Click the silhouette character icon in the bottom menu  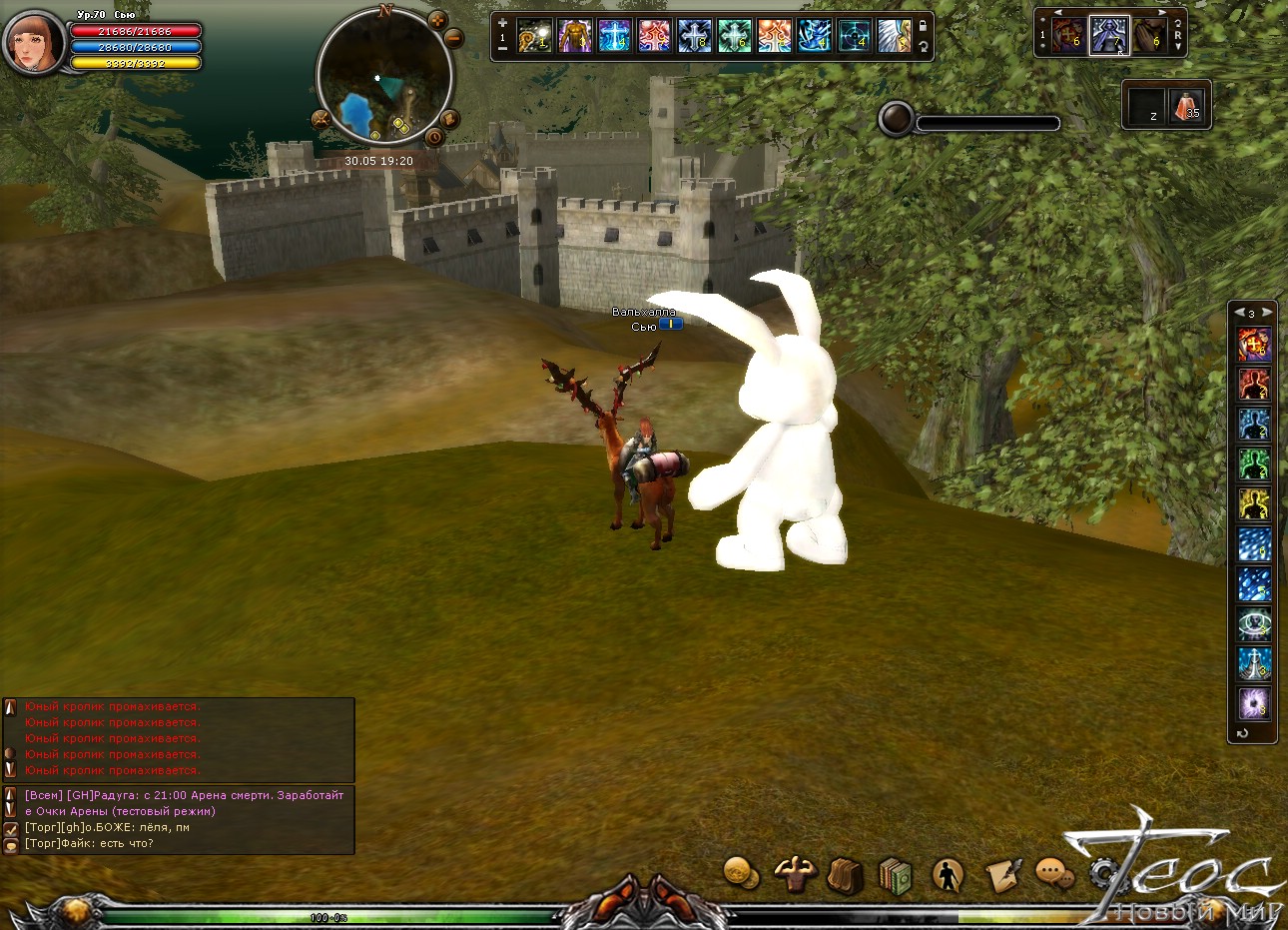coord(947,876)
